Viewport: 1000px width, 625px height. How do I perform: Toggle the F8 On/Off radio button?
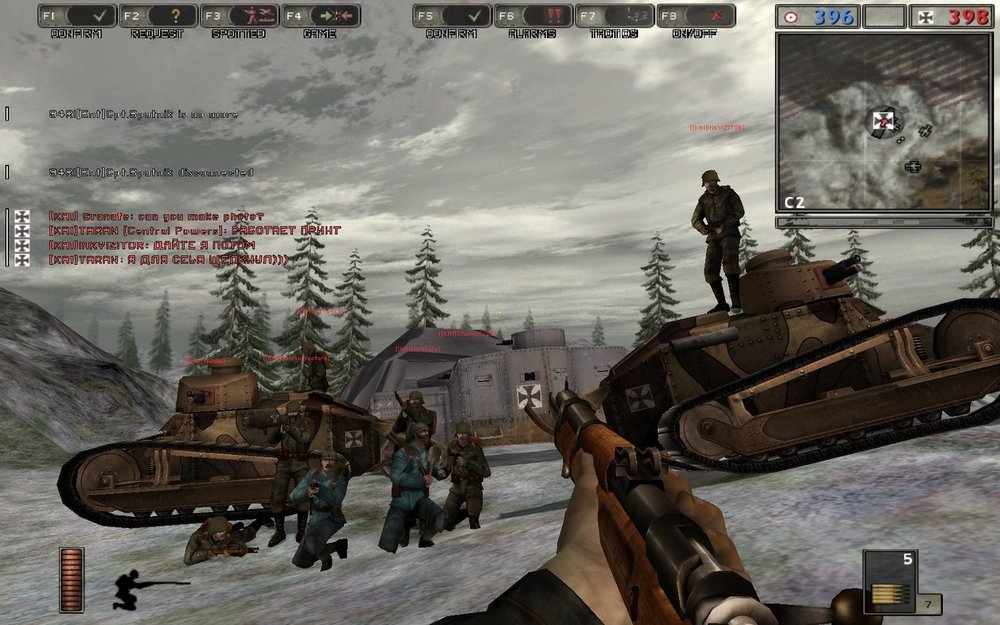(x=695, y=16)
